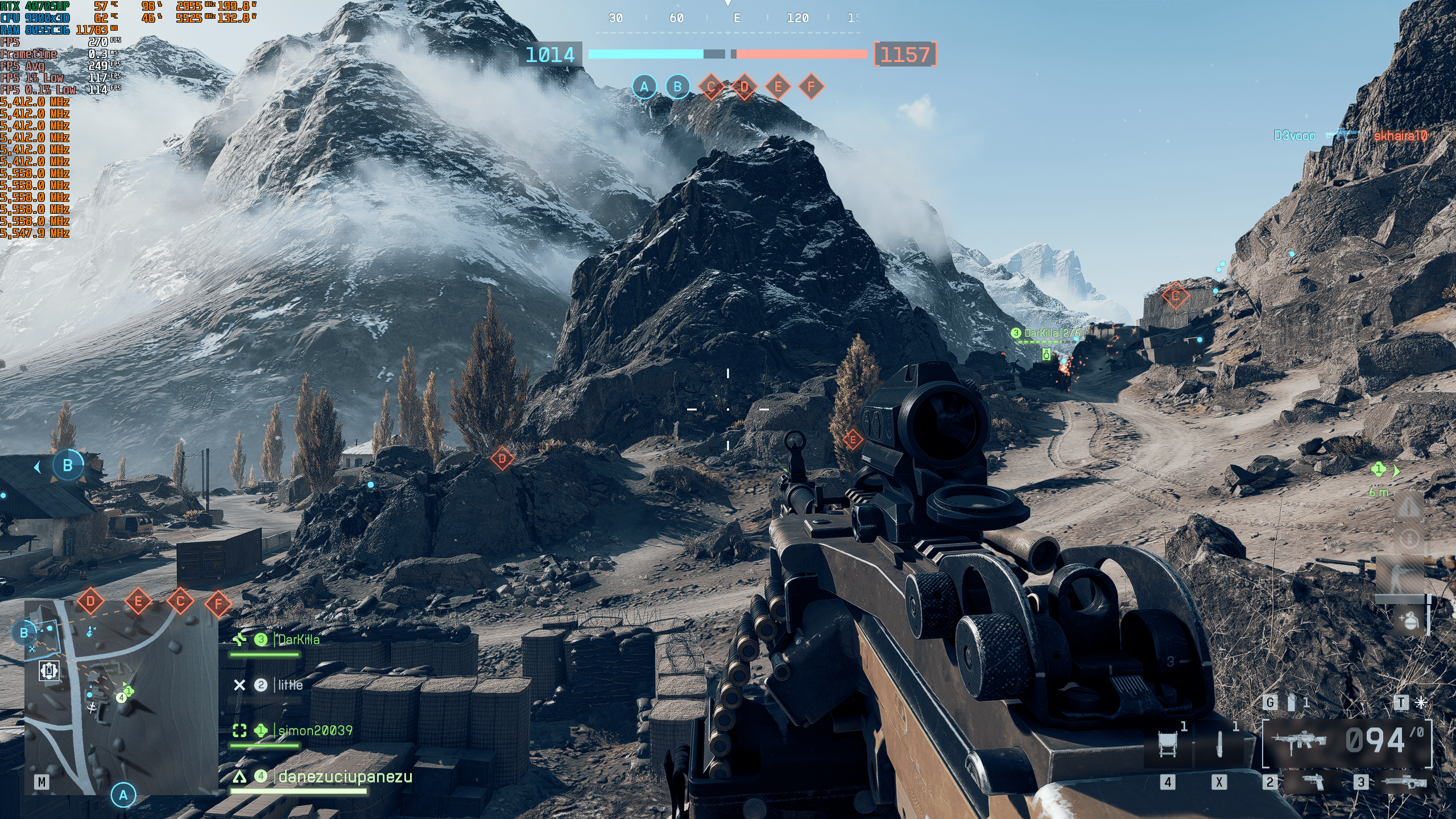This screenshot has width=1456, height=819.
Task: Choose the F flag marker on the minimap edge
Action: coord(218,604)
